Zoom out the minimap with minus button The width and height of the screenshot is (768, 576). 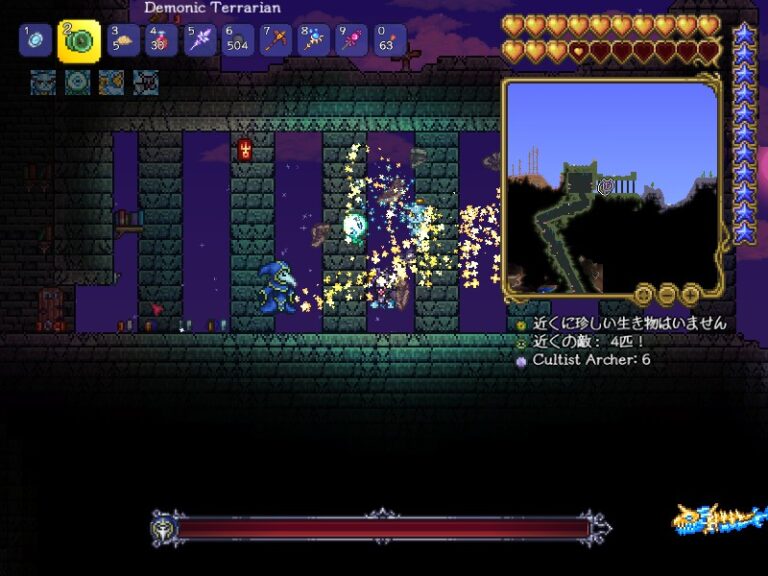[667, 294]
